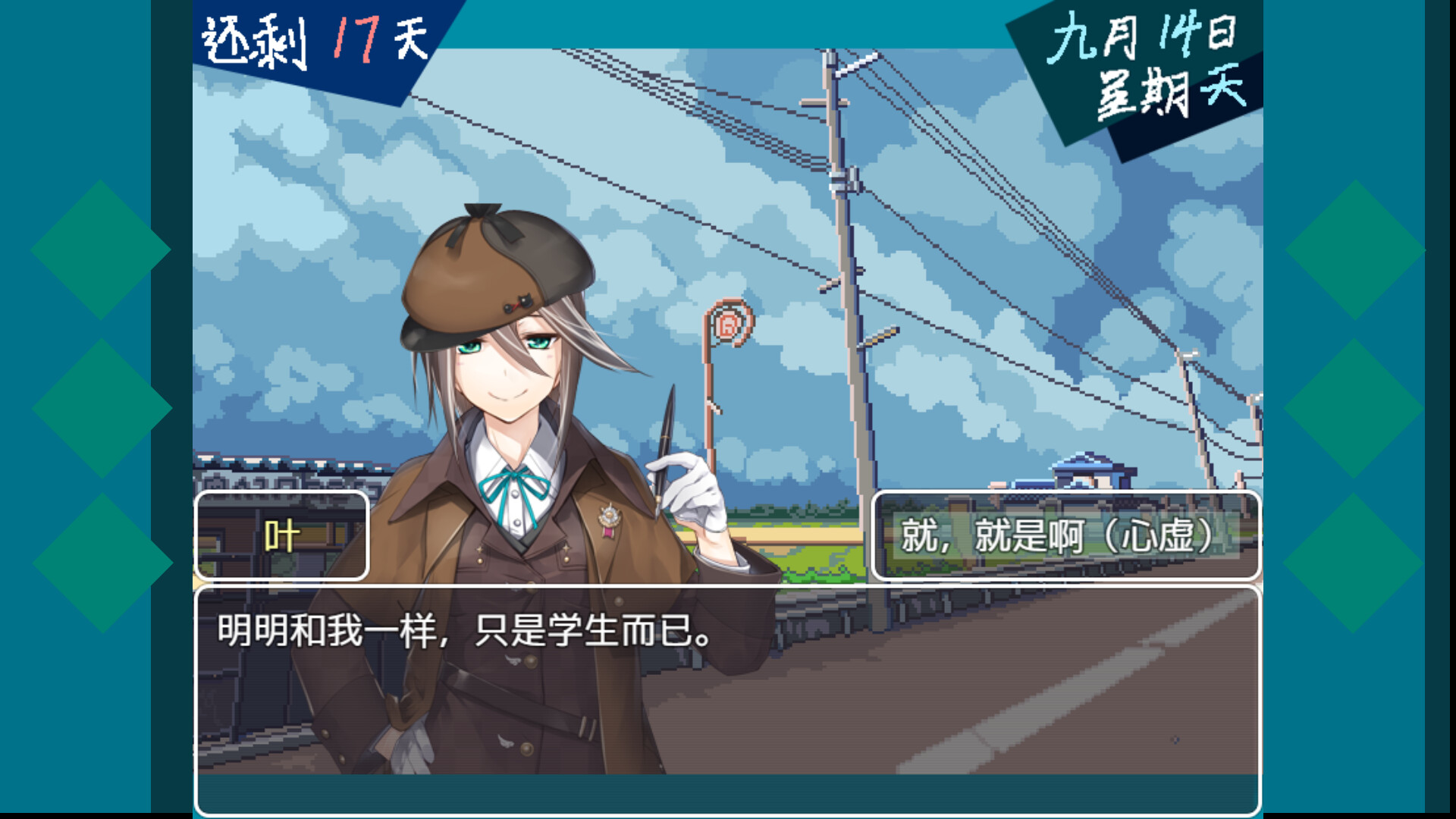Click the character sprite of 叶

516,455
